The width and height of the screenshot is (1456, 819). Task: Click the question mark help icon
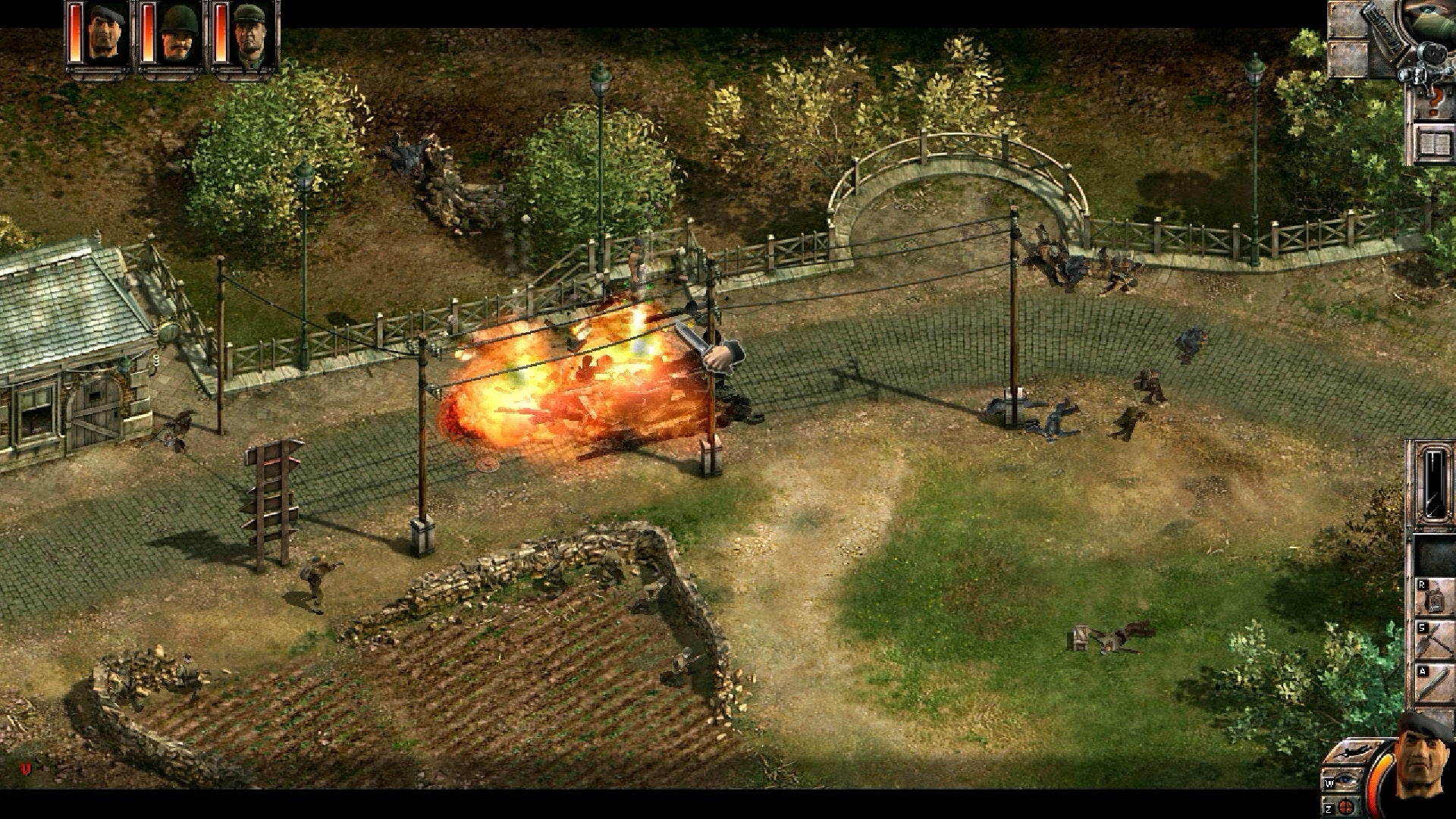(1434, 99)
